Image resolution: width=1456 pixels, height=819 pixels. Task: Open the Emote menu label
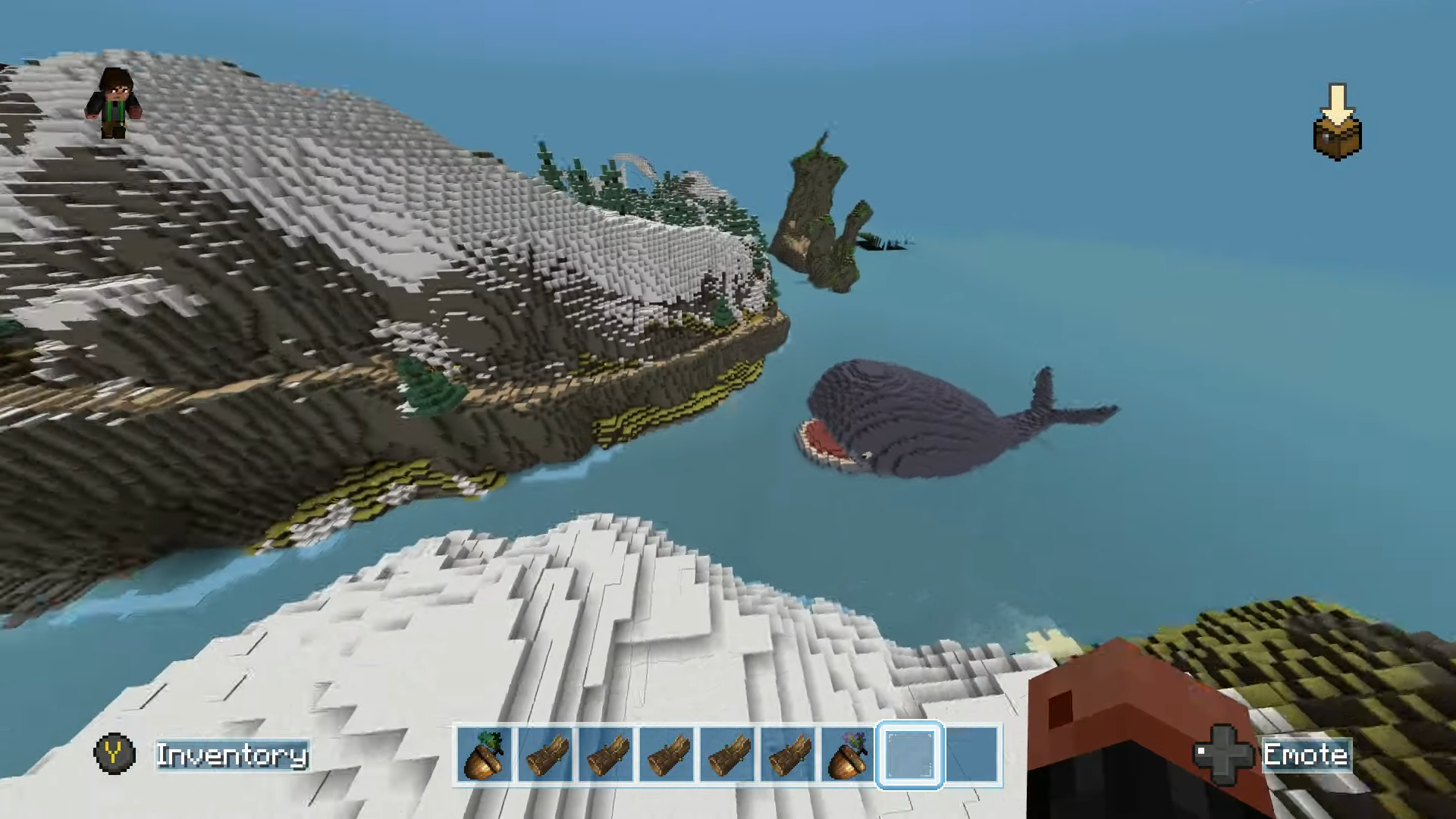[x=1305, y=755]
